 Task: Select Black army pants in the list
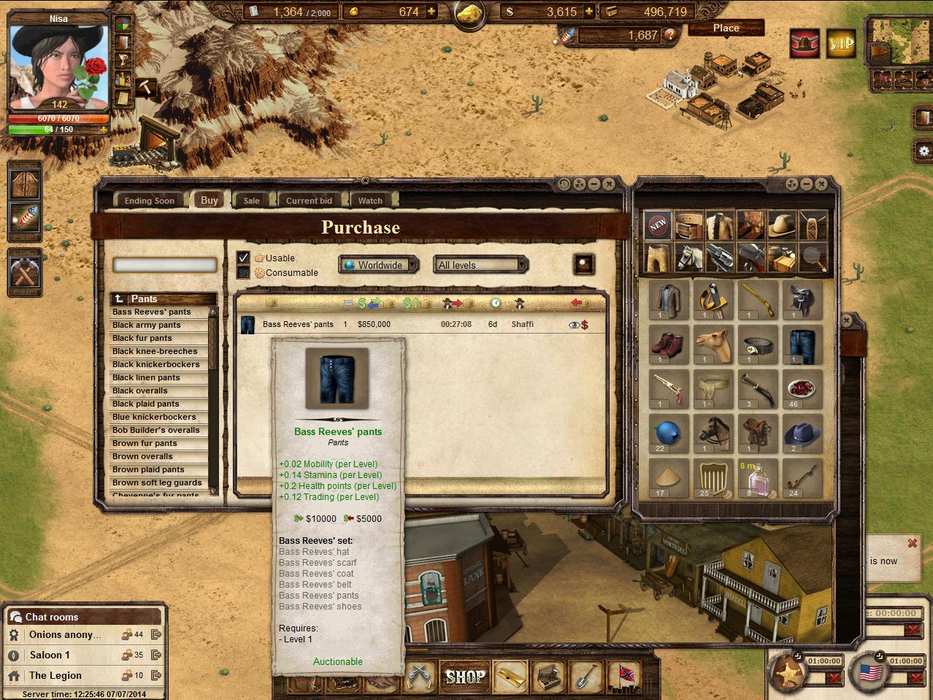(x=147, y=325)
